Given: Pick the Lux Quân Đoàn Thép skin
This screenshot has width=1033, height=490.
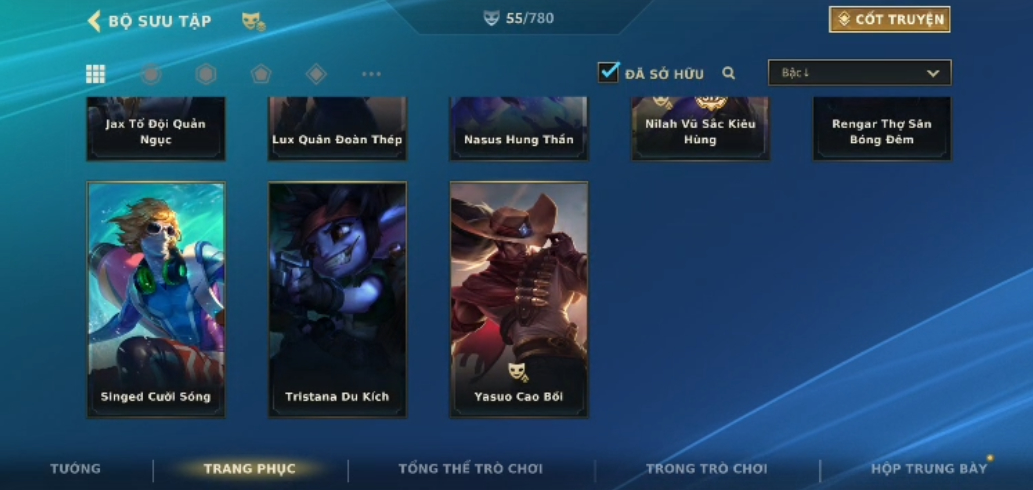Looking at the screenshot, I should [x=337, y=129].
